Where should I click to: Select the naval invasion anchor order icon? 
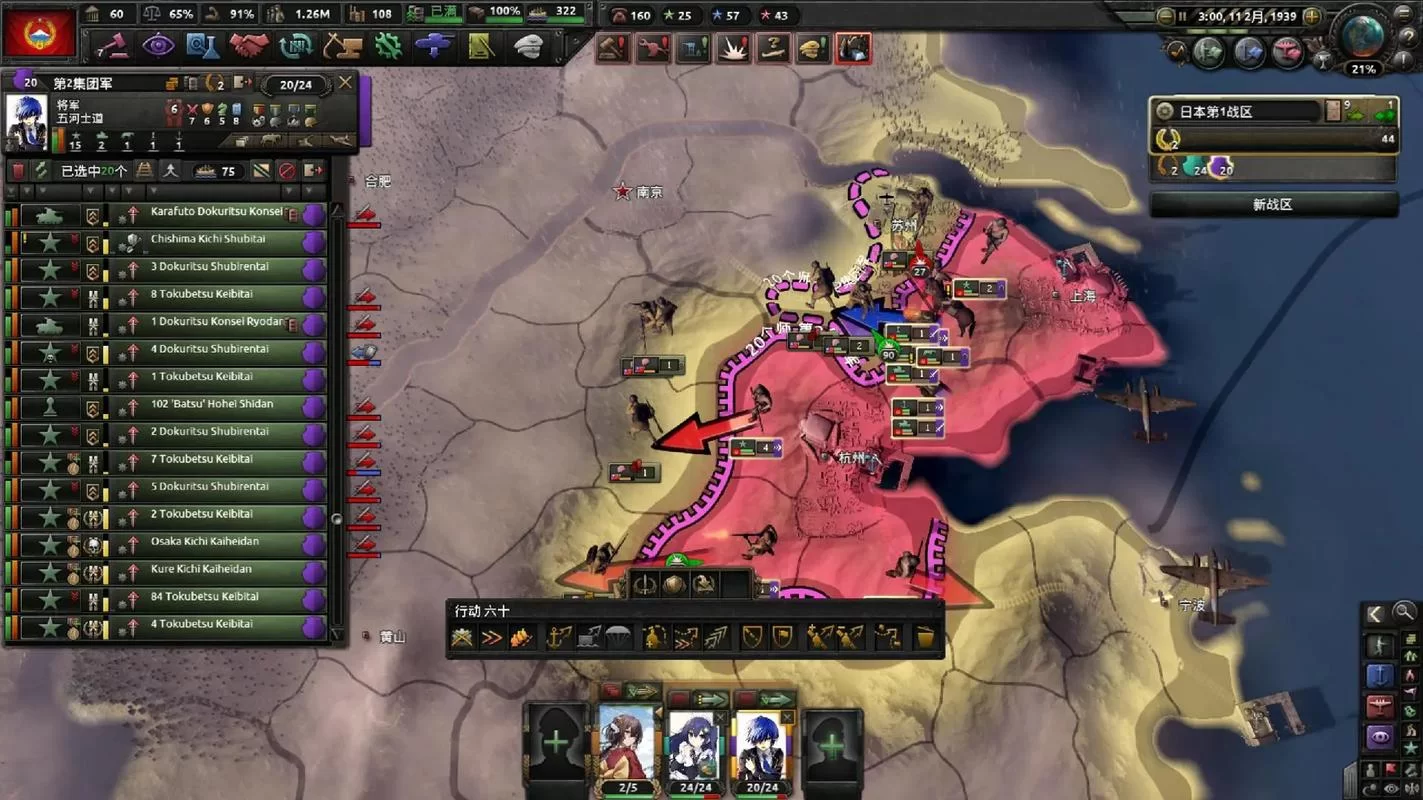(x=561, y=637)
